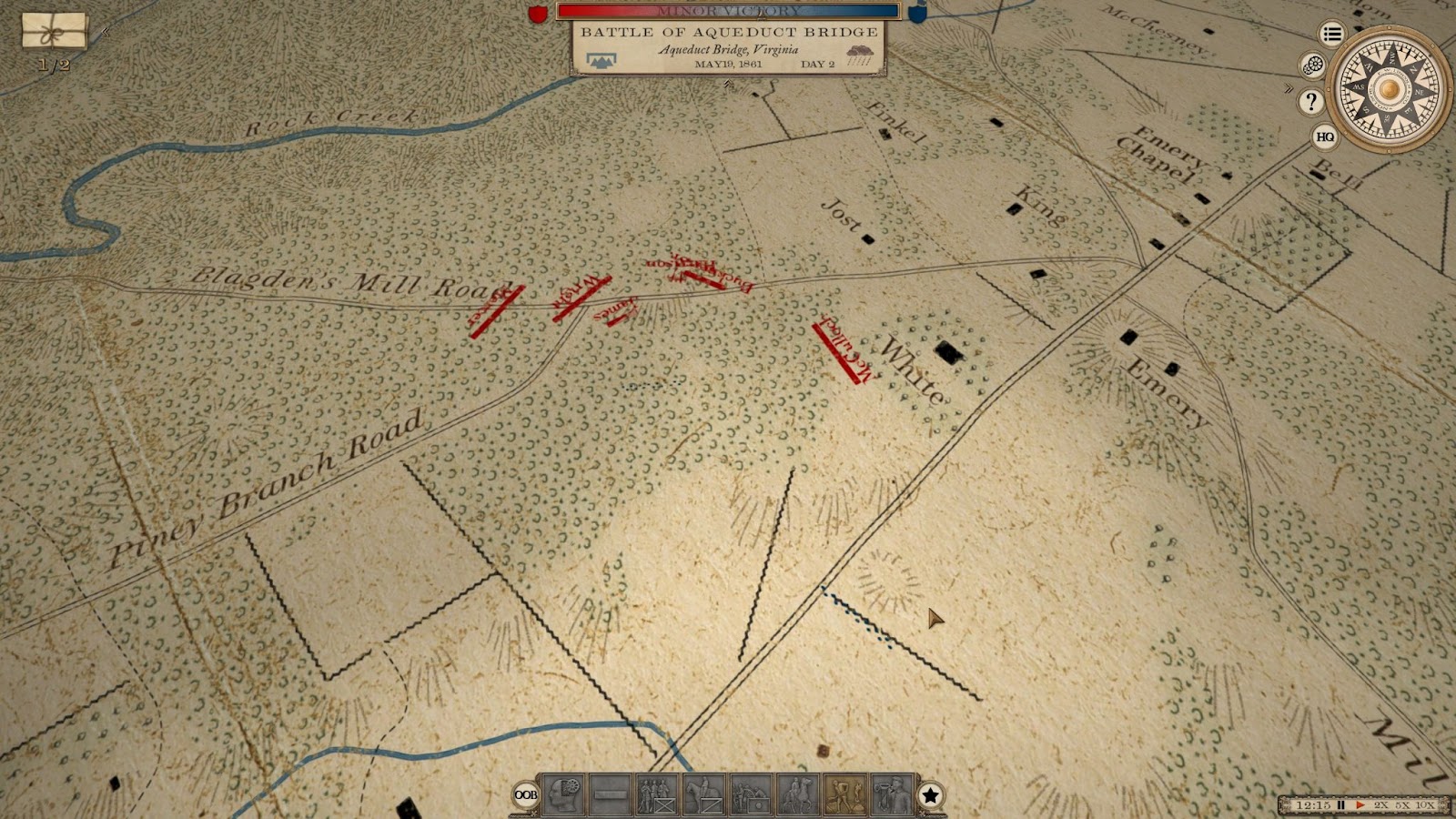Click the black star button
Screen dimensions: 1456x819
pos(930,795)
